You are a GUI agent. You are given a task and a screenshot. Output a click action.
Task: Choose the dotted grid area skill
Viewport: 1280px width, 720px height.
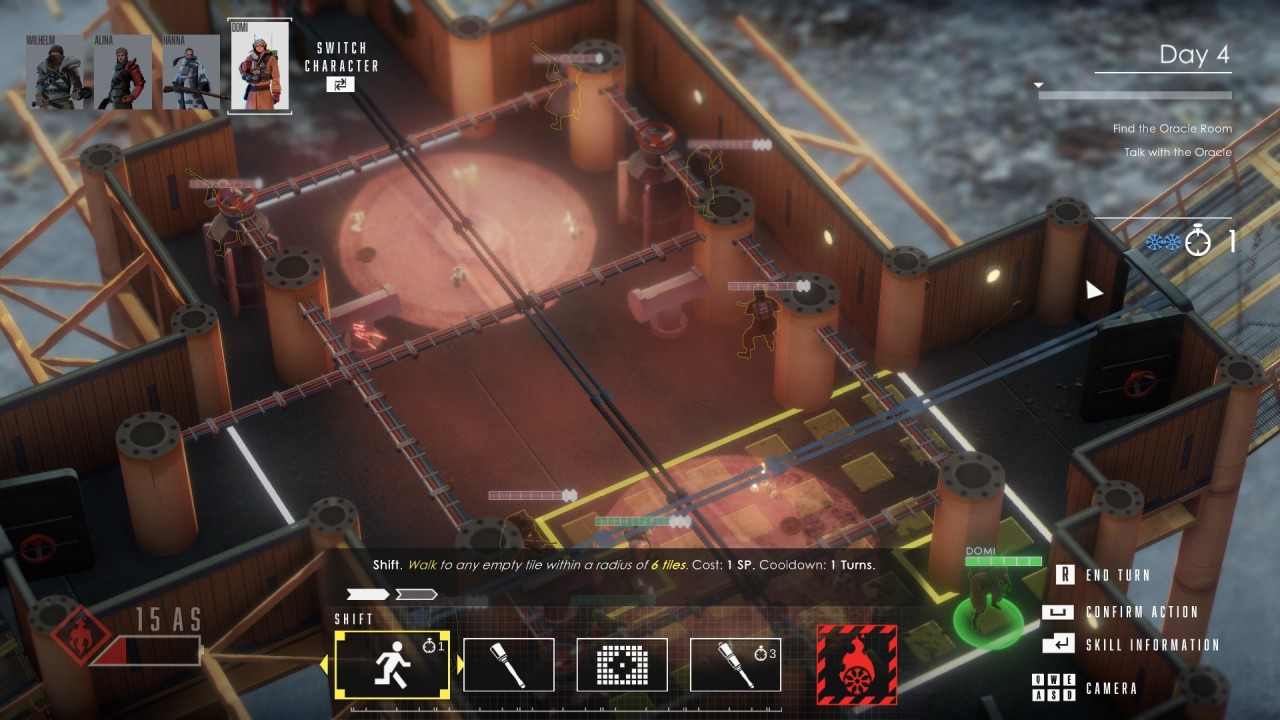coord(621,664)
